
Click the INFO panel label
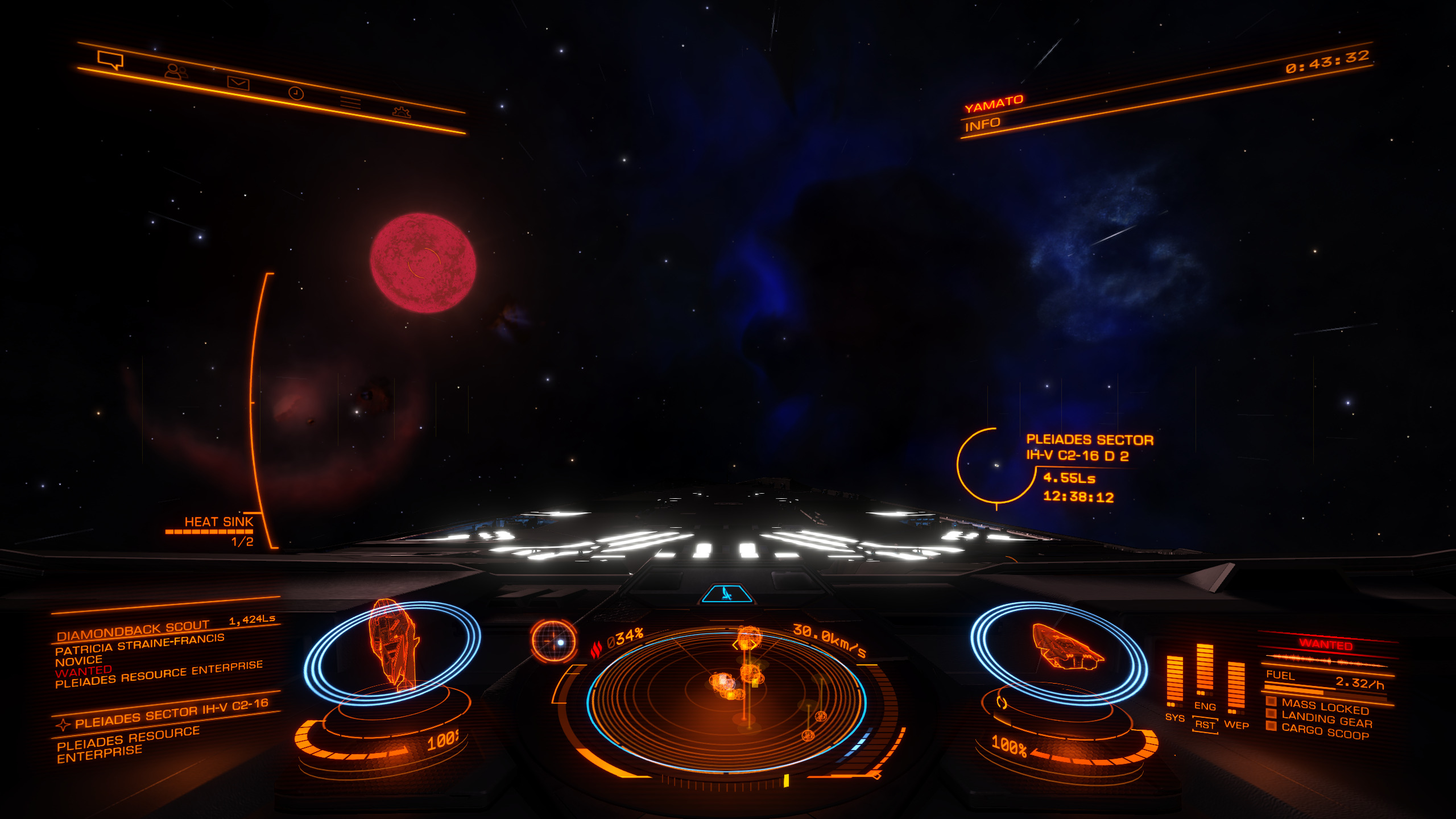982,125
